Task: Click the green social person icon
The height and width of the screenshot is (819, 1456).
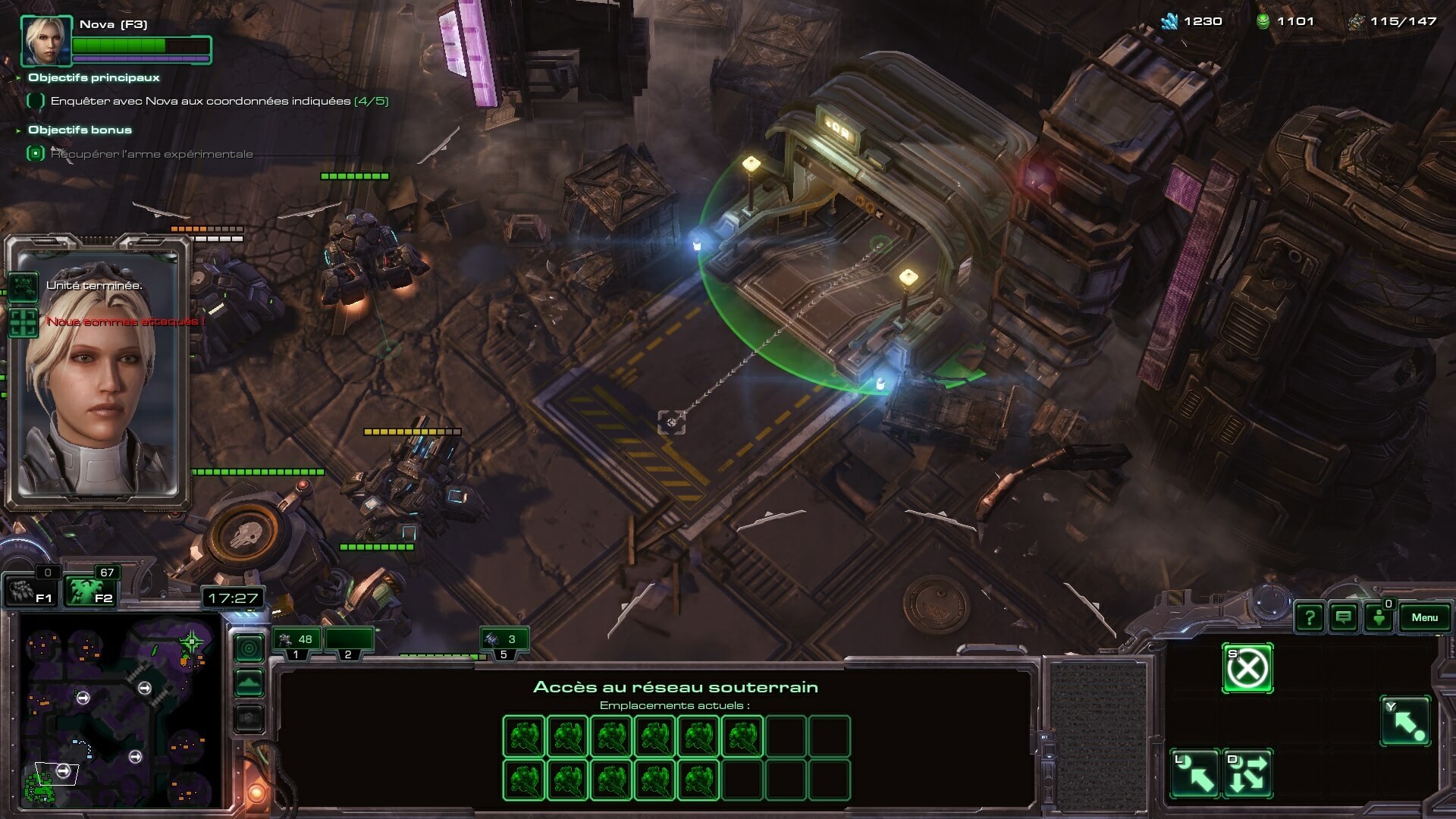Action: (1379, 618)
